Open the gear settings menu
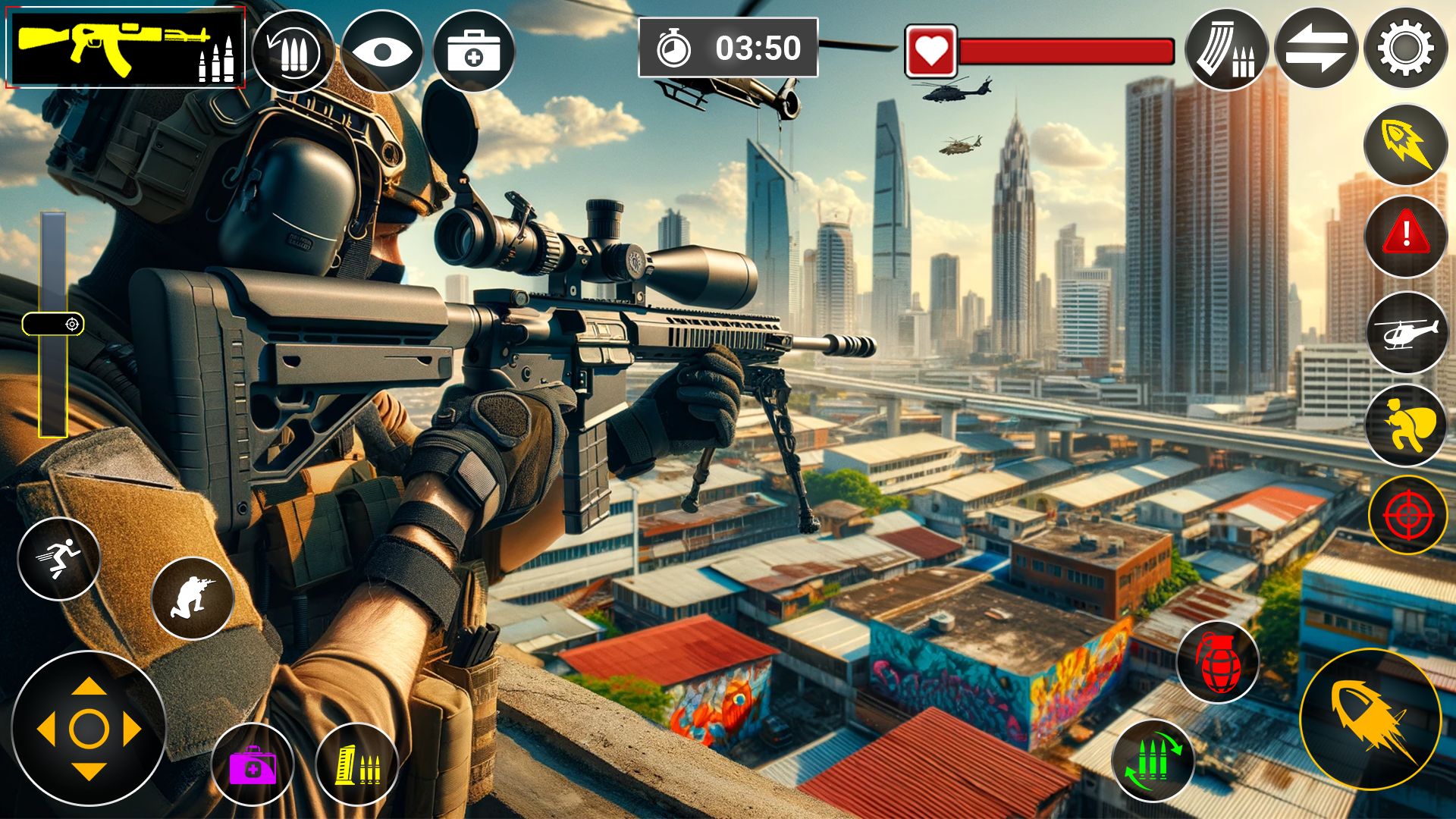 1405,49
